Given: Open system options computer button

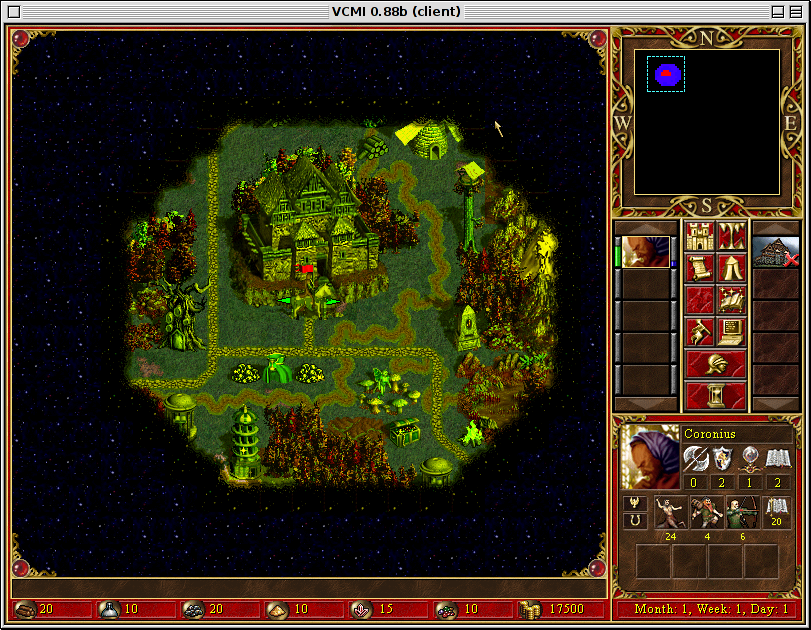Looking at the screenshot, I should pos(732,330).
